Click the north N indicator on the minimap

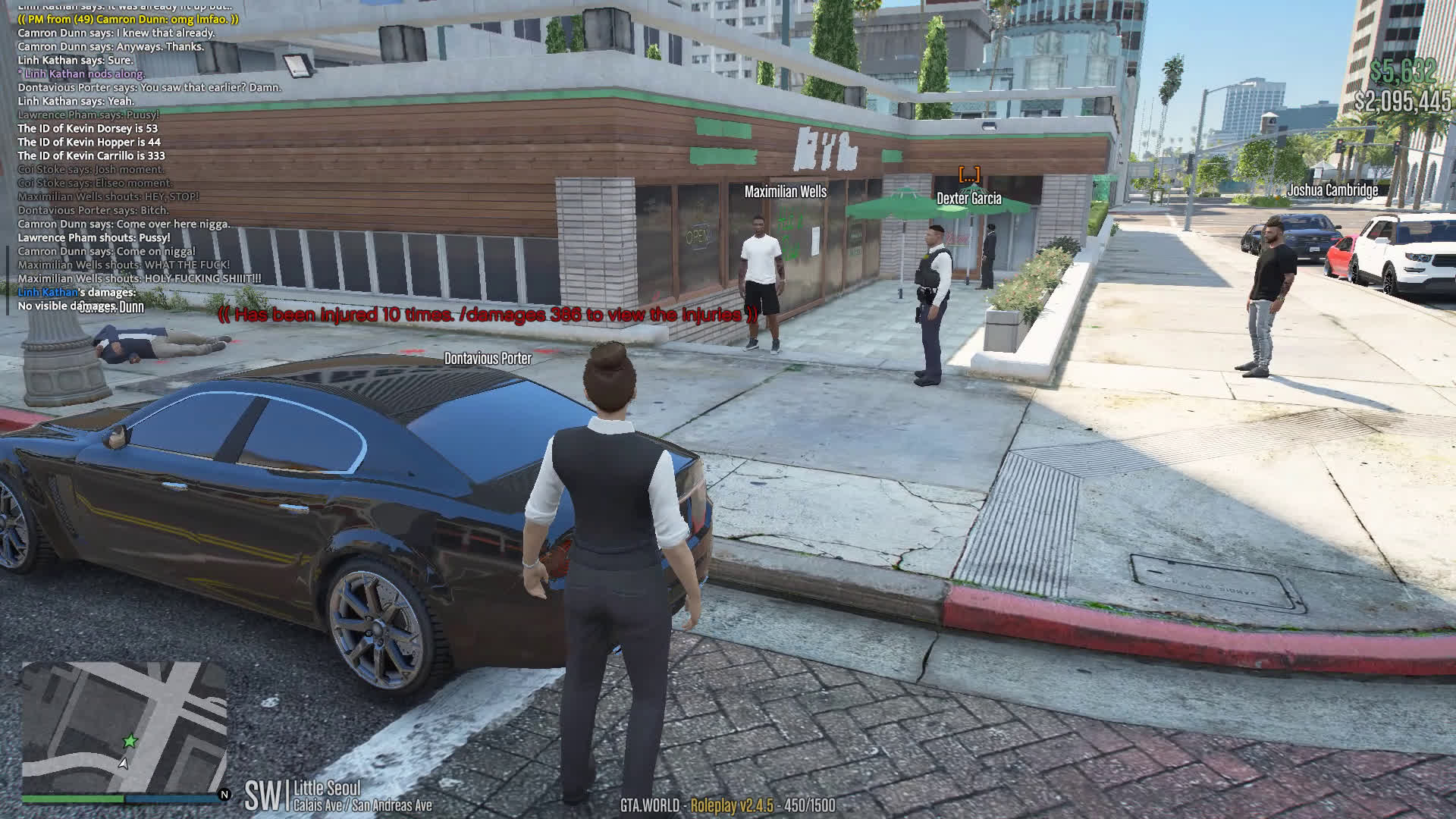[x=224, y=795]
